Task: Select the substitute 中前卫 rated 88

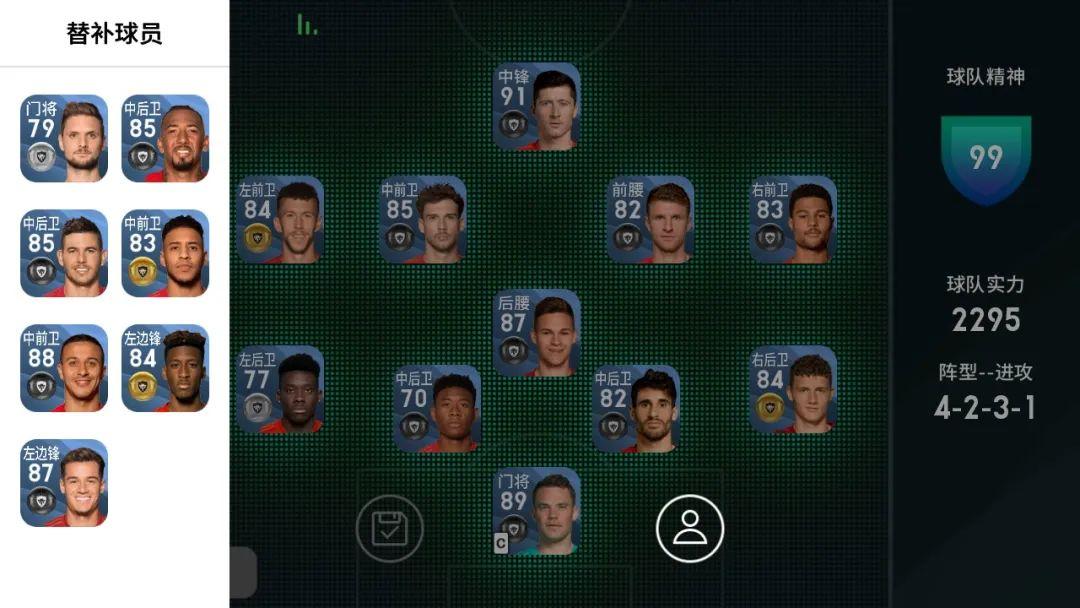Action: [x=64, y=368]
